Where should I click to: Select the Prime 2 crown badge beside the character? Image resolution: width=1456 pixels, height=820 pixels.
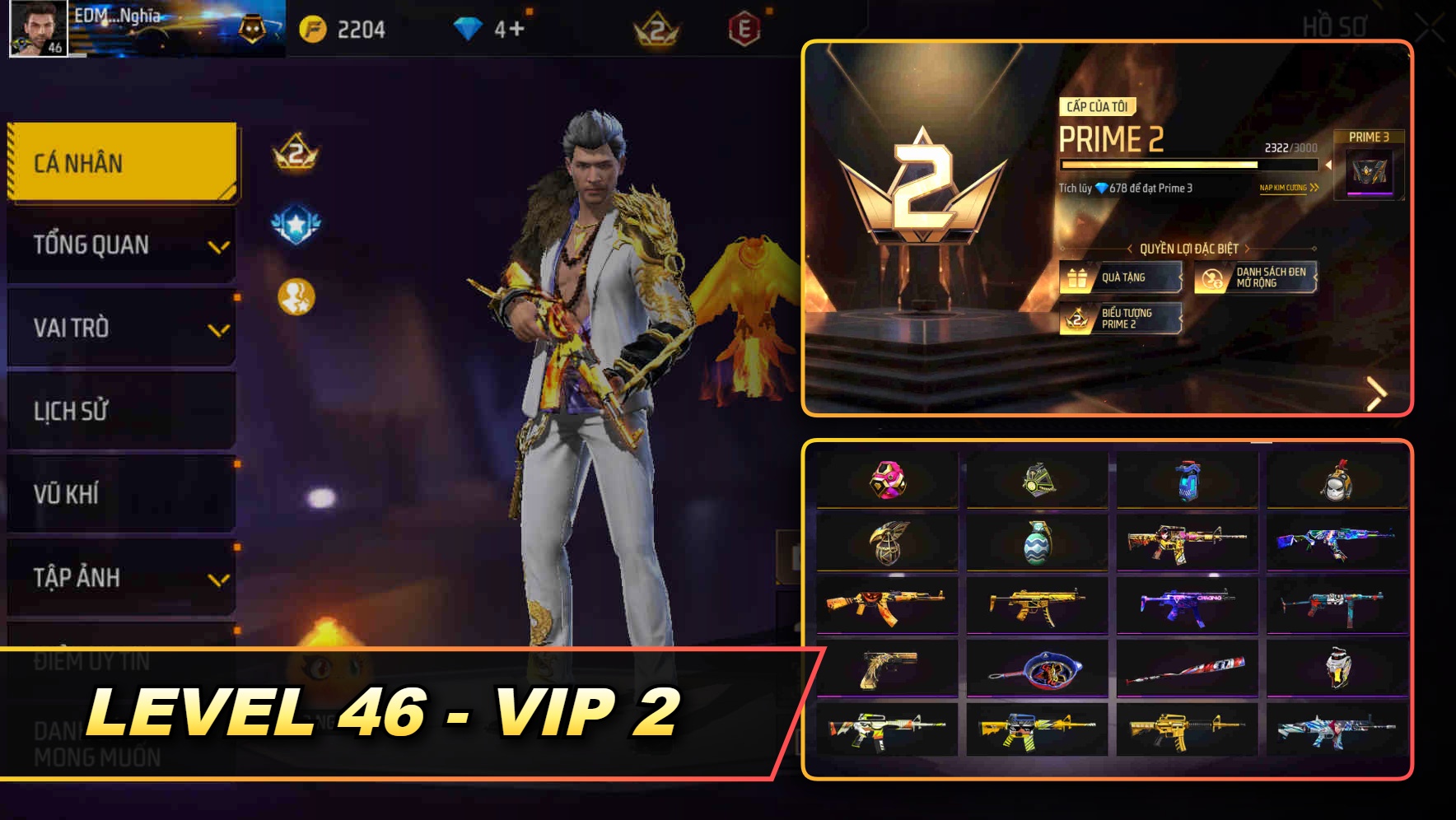[x=295, y=154]
